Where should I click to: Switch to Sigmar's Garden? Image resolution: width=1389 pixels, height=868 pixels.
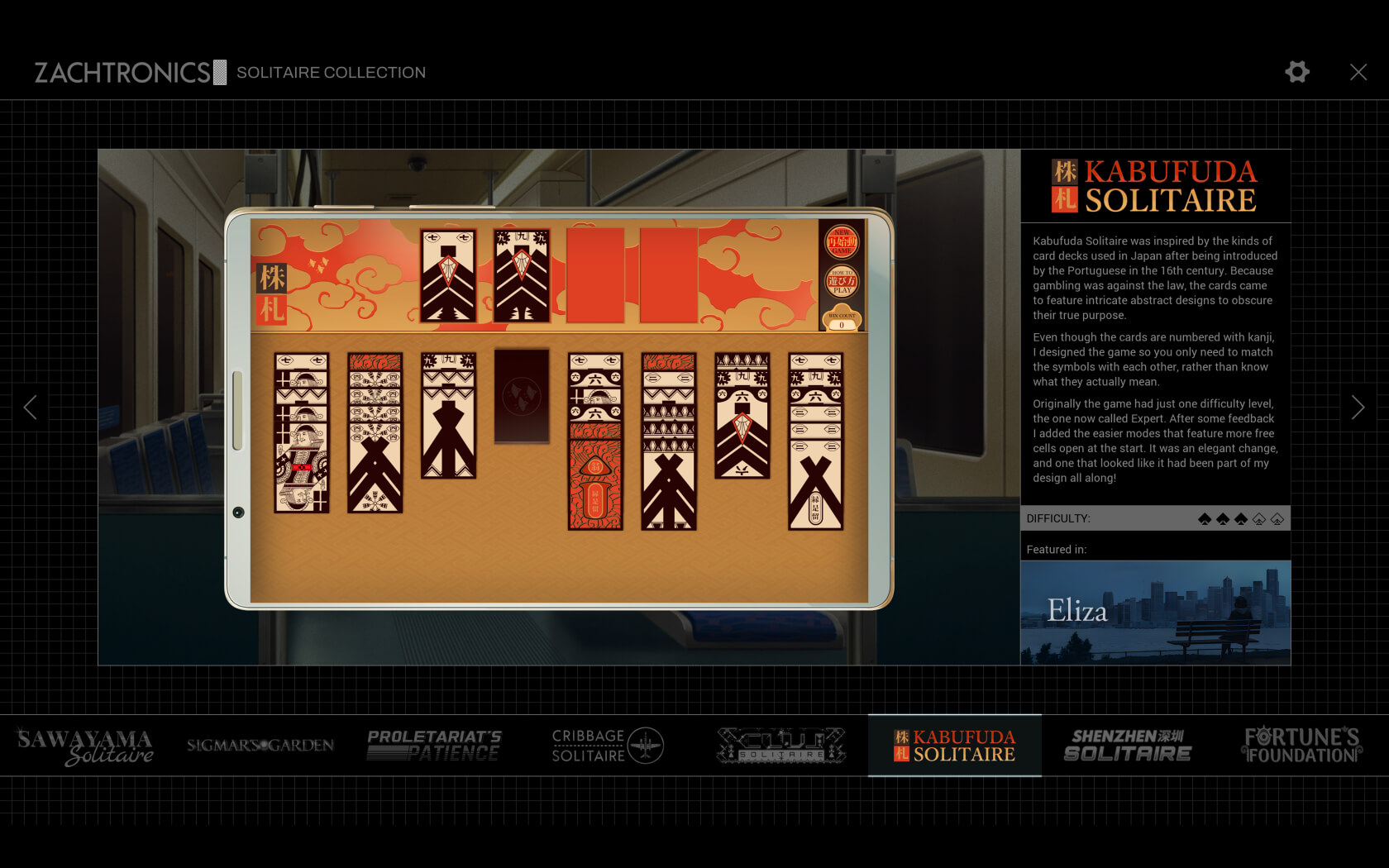260,746
